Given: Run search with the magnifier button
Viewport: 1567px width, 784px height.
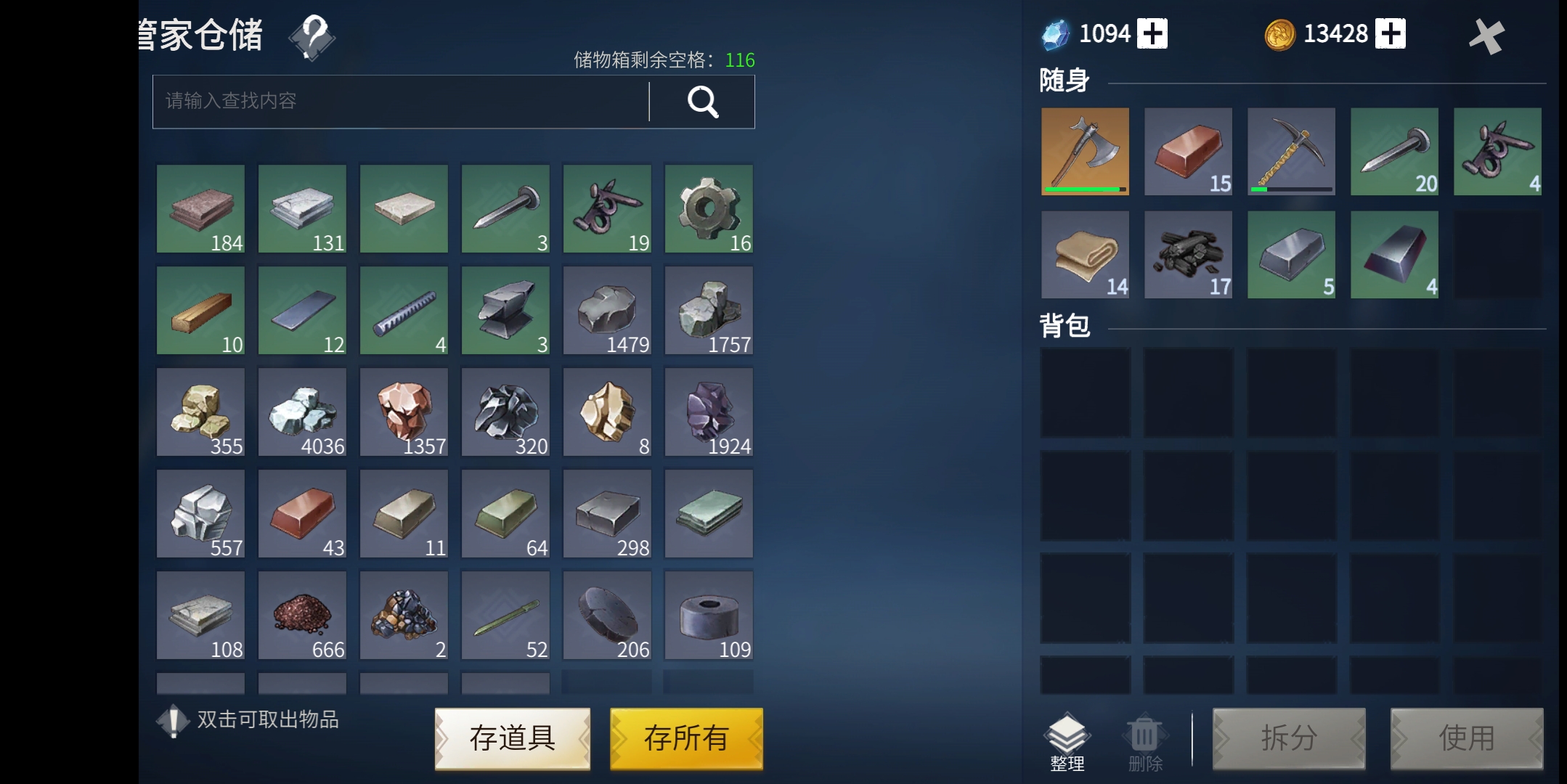Looking at the screenshot, I should tap(703, 102).
